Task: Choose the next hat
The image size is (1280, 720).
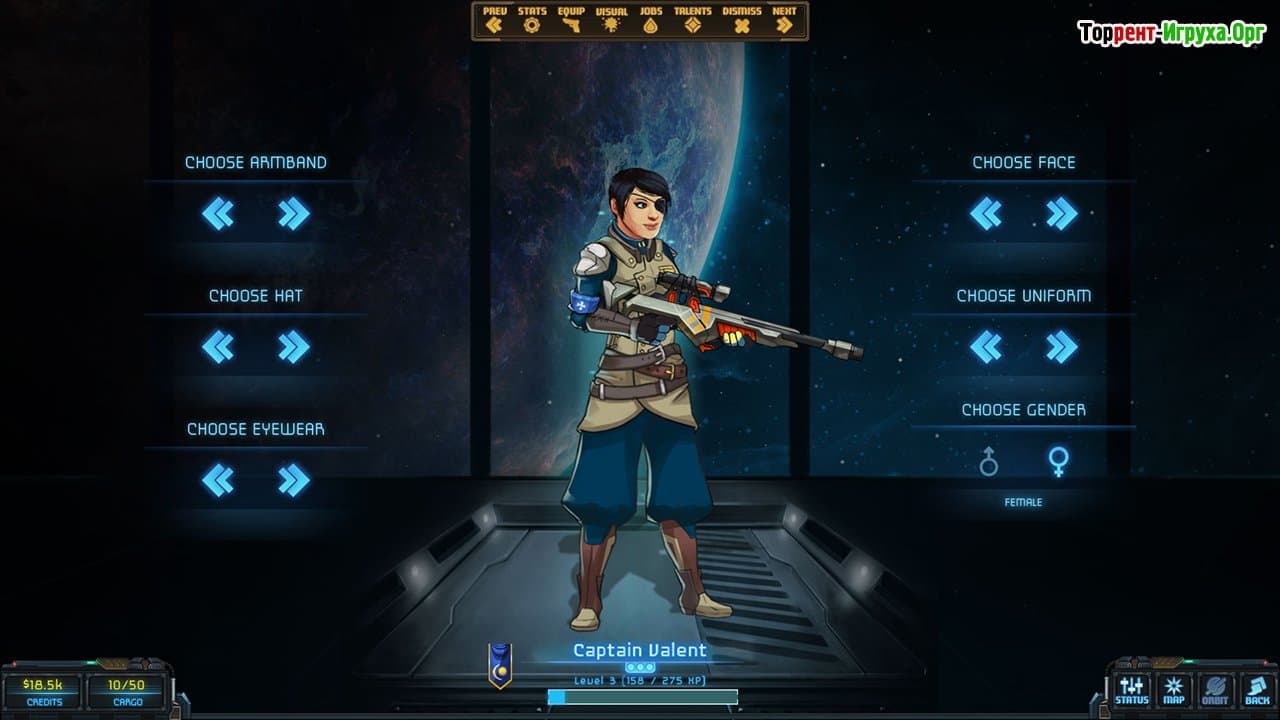Action: (293, 347)
